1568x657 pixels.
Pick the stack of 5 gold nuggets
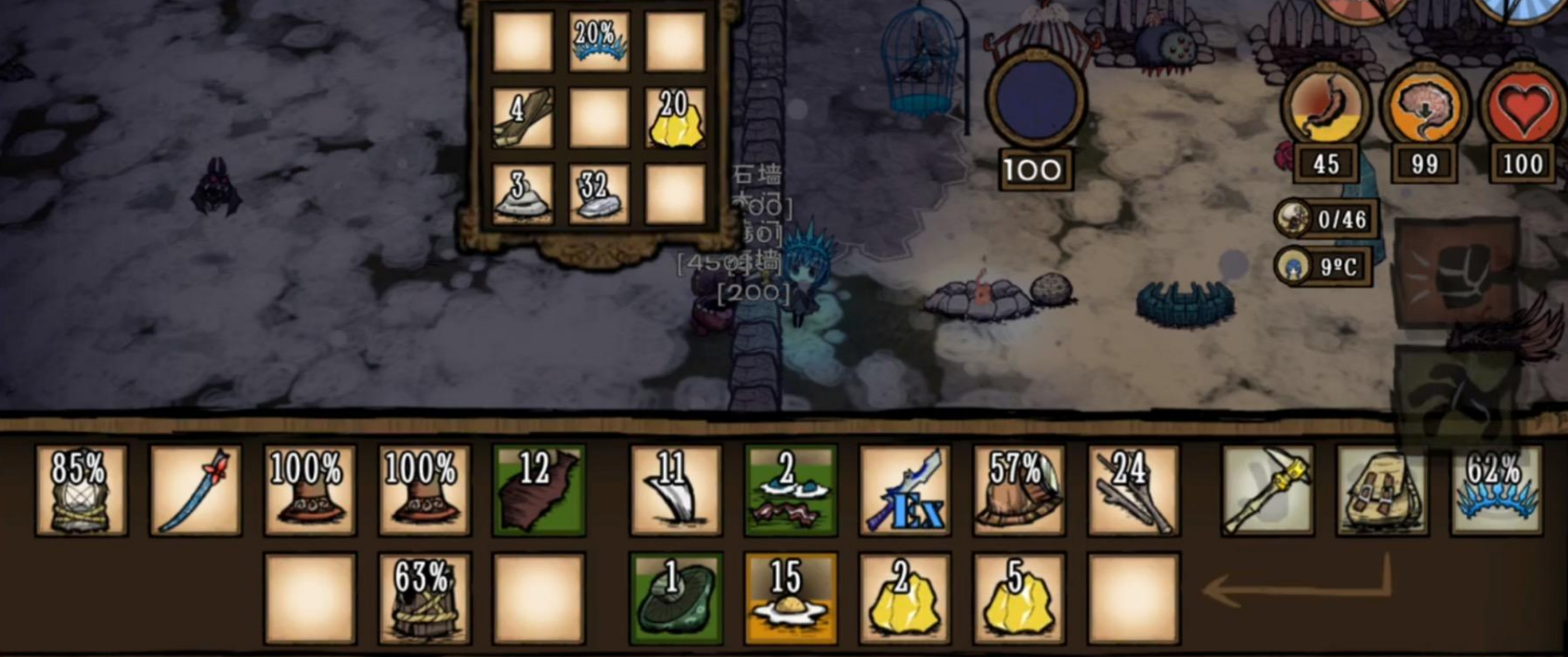(x=1019, y=599)
